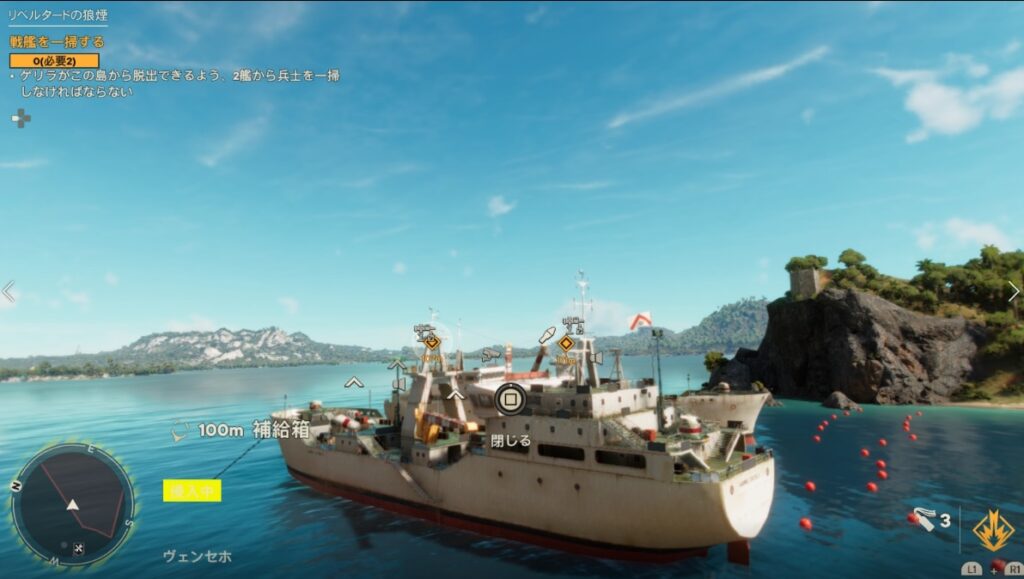Activate the orange Supremo explosion icon

point(992,530)
